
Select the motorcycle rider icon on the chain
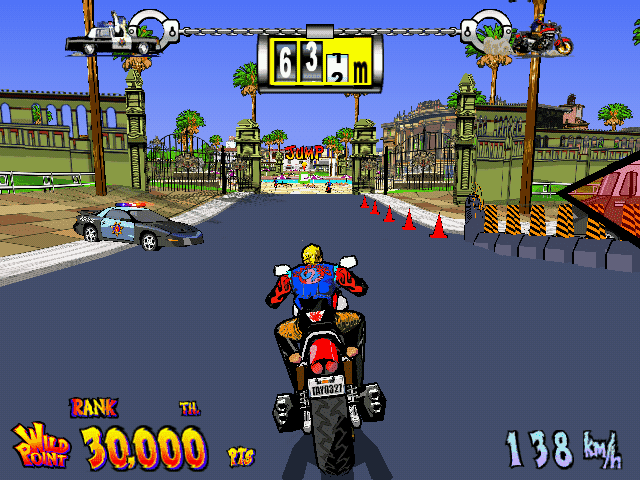(x=543, y=38)
